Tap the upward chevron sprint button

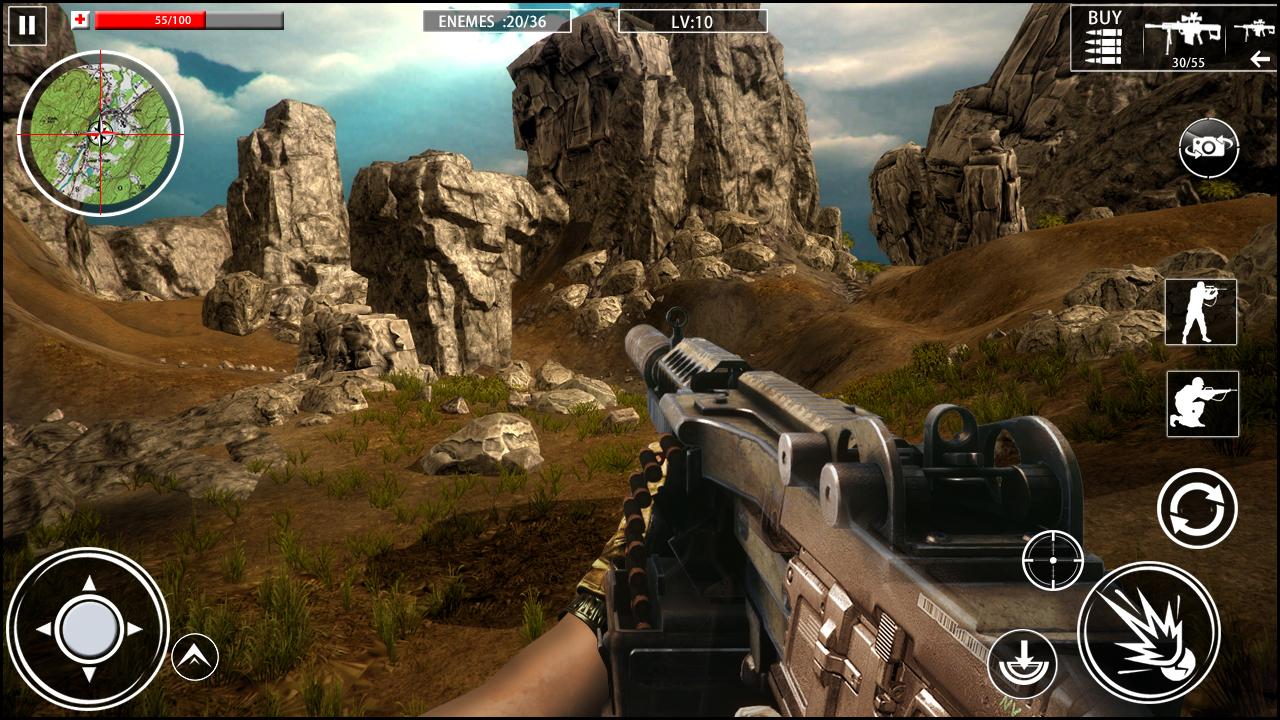[195, 657]
